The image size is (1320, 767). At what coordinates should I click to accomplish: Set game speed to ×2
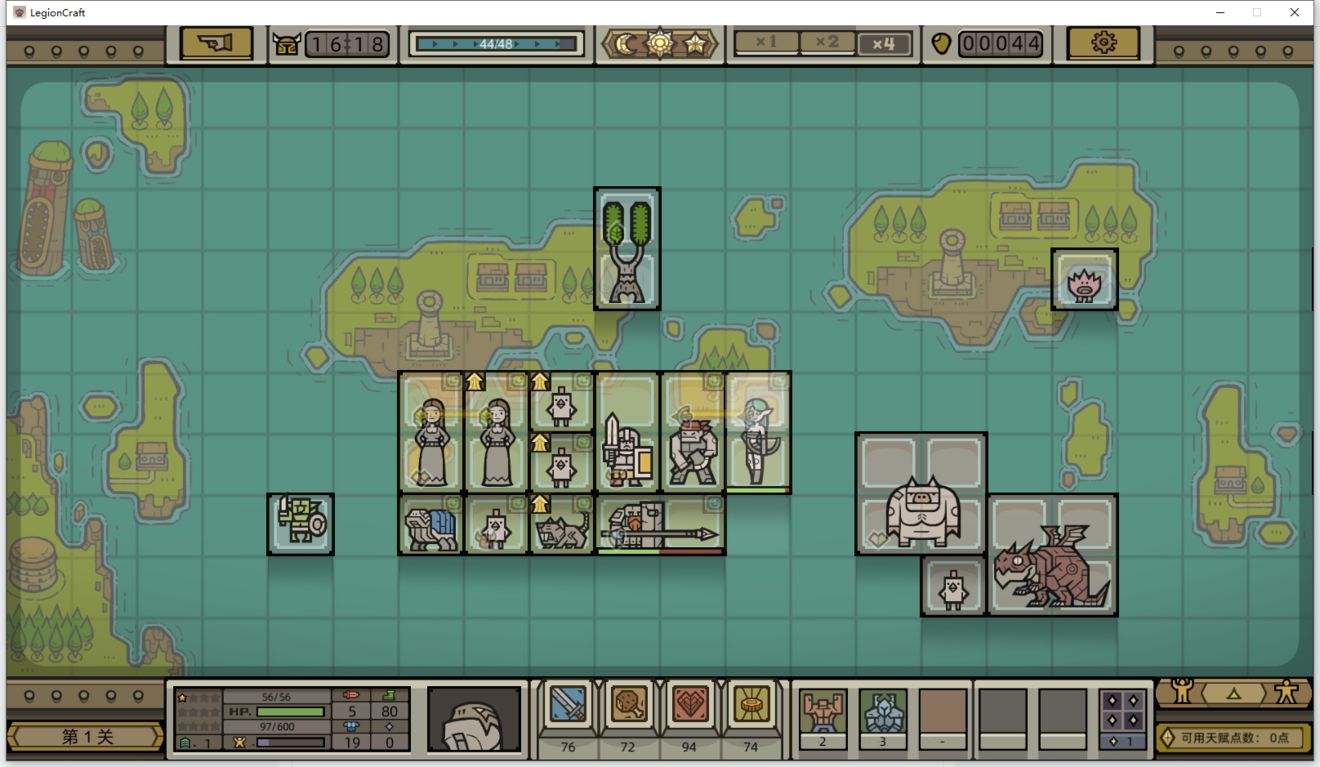point(826,43)
